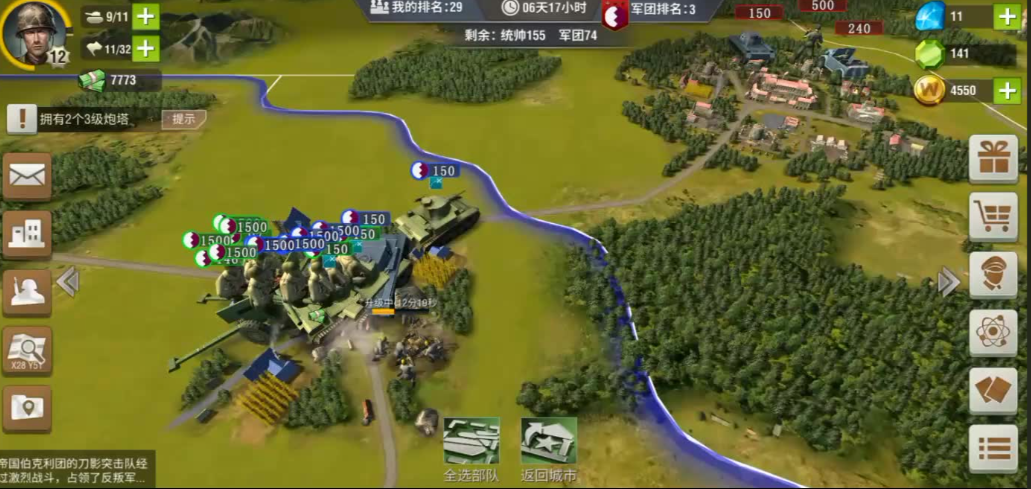Viewport: 1031px width, 489px height.
Task: Add more gold coins
Action: (1006, 90)
